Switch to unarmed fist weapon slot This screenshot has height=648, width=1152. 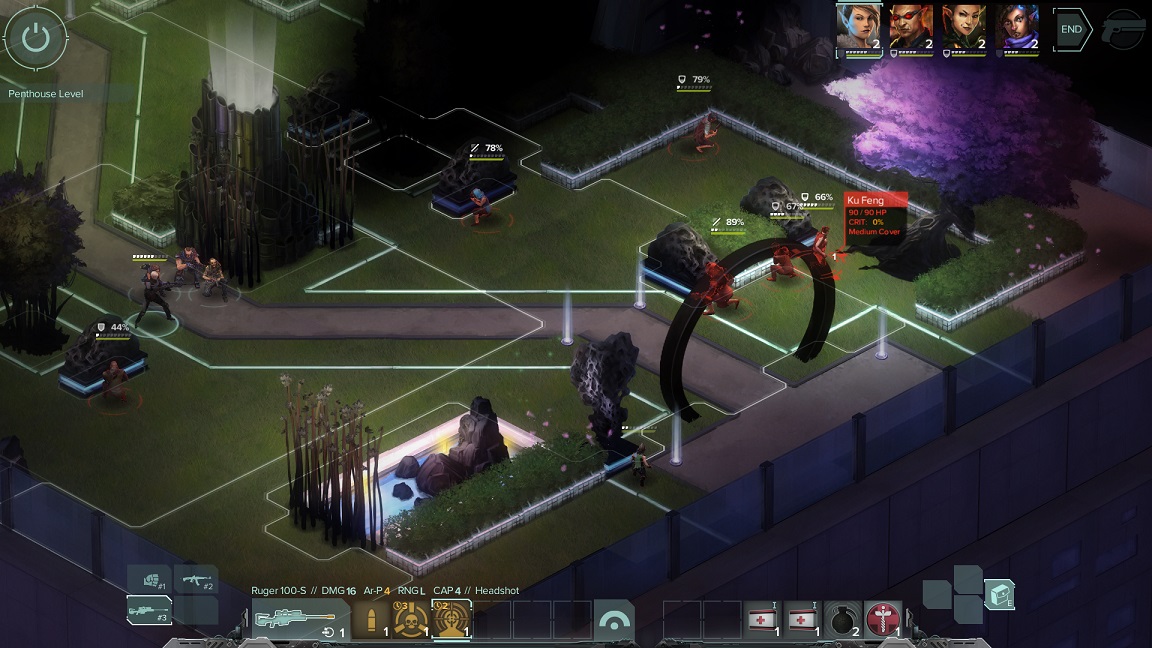click(x=149, y=579)
